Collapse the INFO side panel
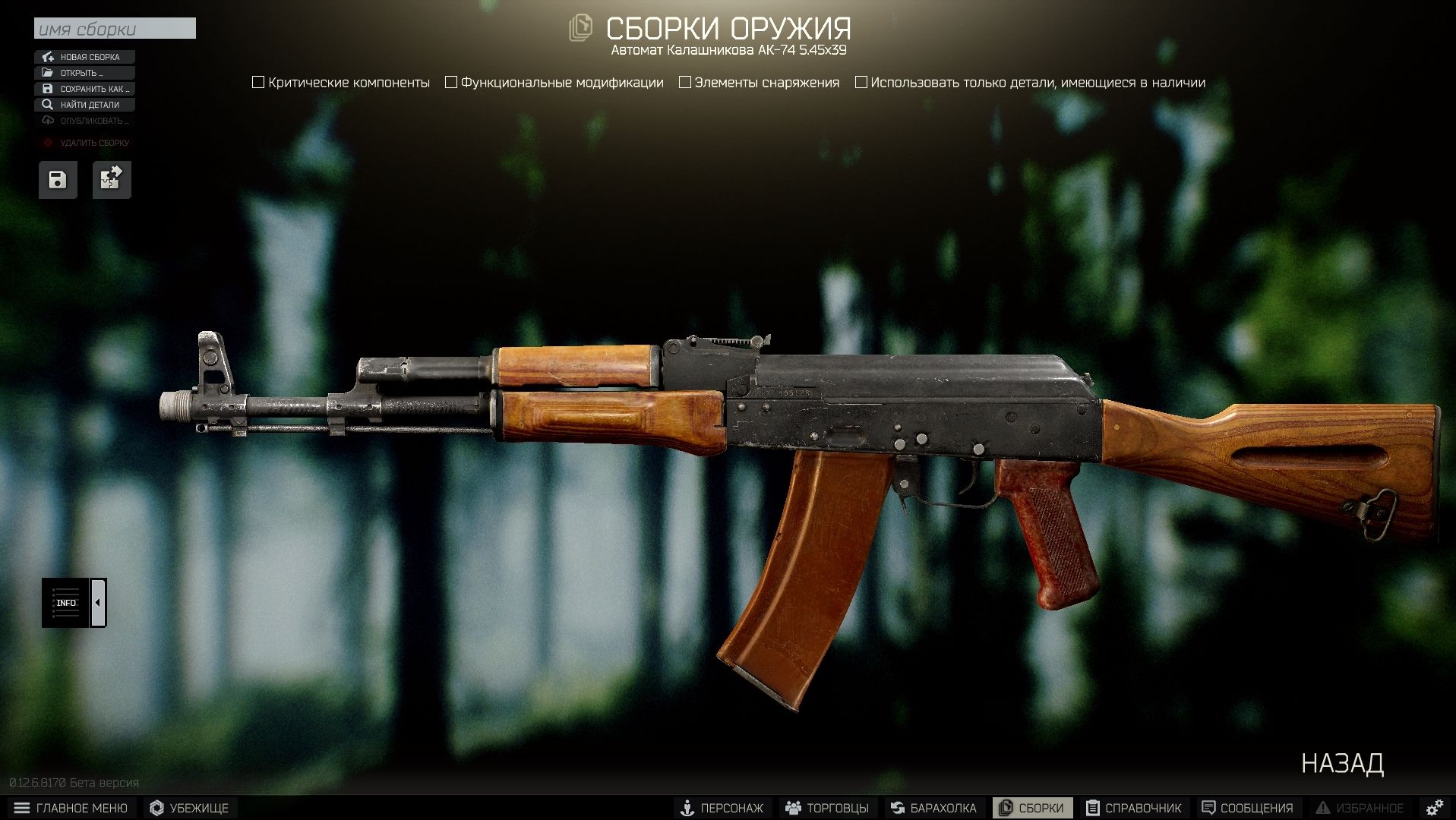The image size is (1456, 820). pos(97,602)
